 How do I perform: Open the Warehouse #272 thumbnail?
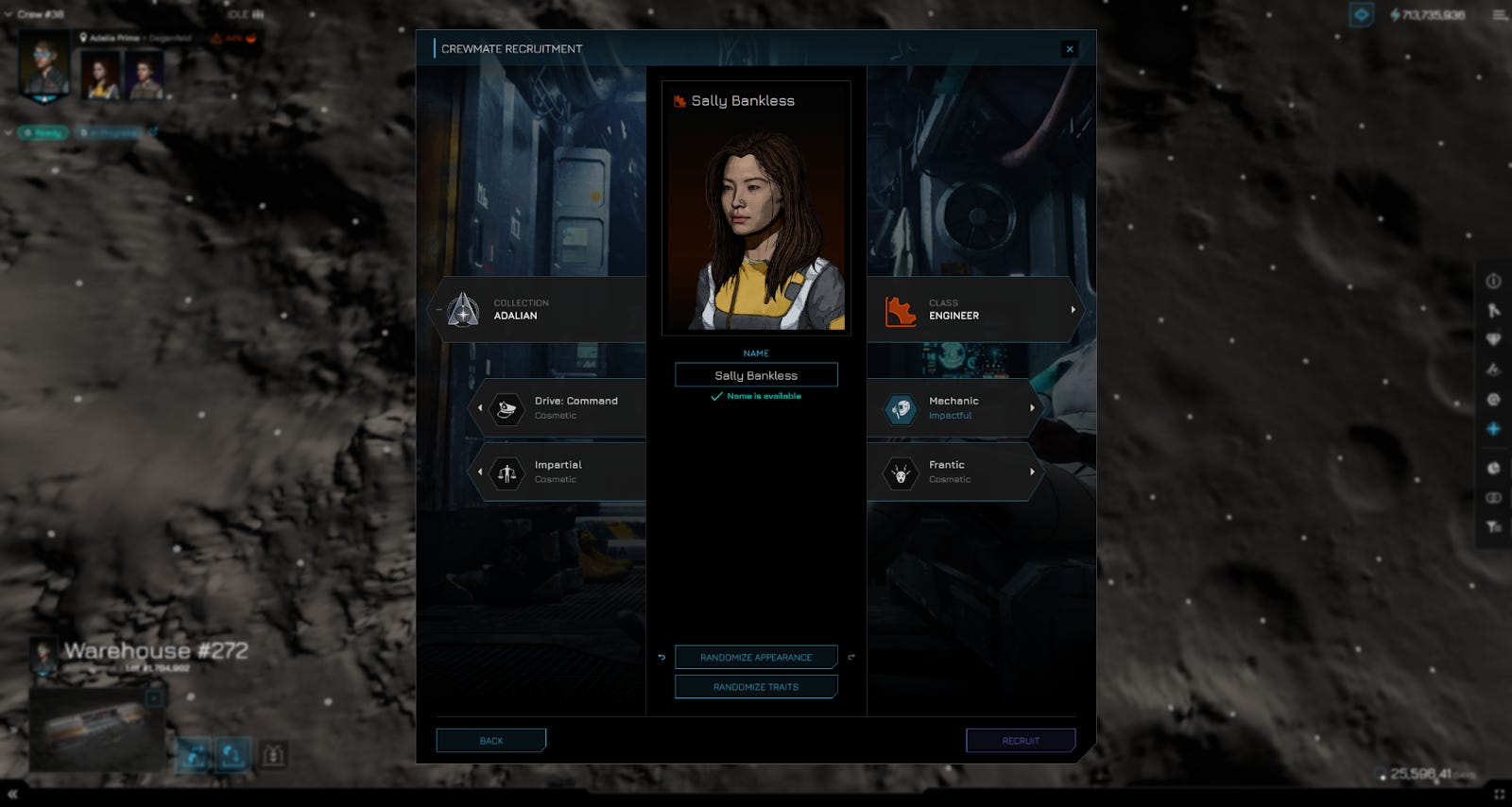[94, 730]
